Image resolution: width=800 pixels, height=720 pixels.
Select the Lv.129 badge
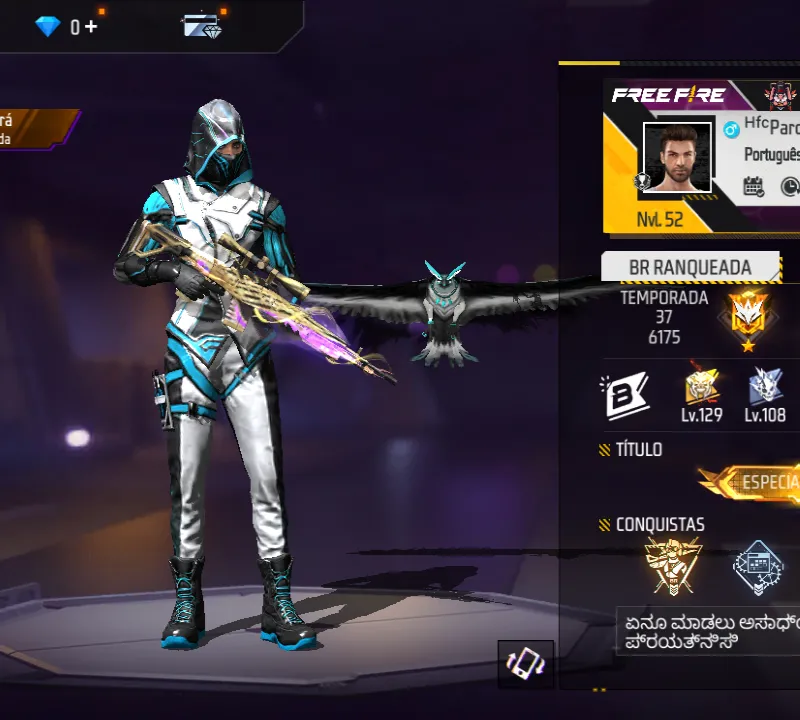pyautogui.click(x=702, y=392)
